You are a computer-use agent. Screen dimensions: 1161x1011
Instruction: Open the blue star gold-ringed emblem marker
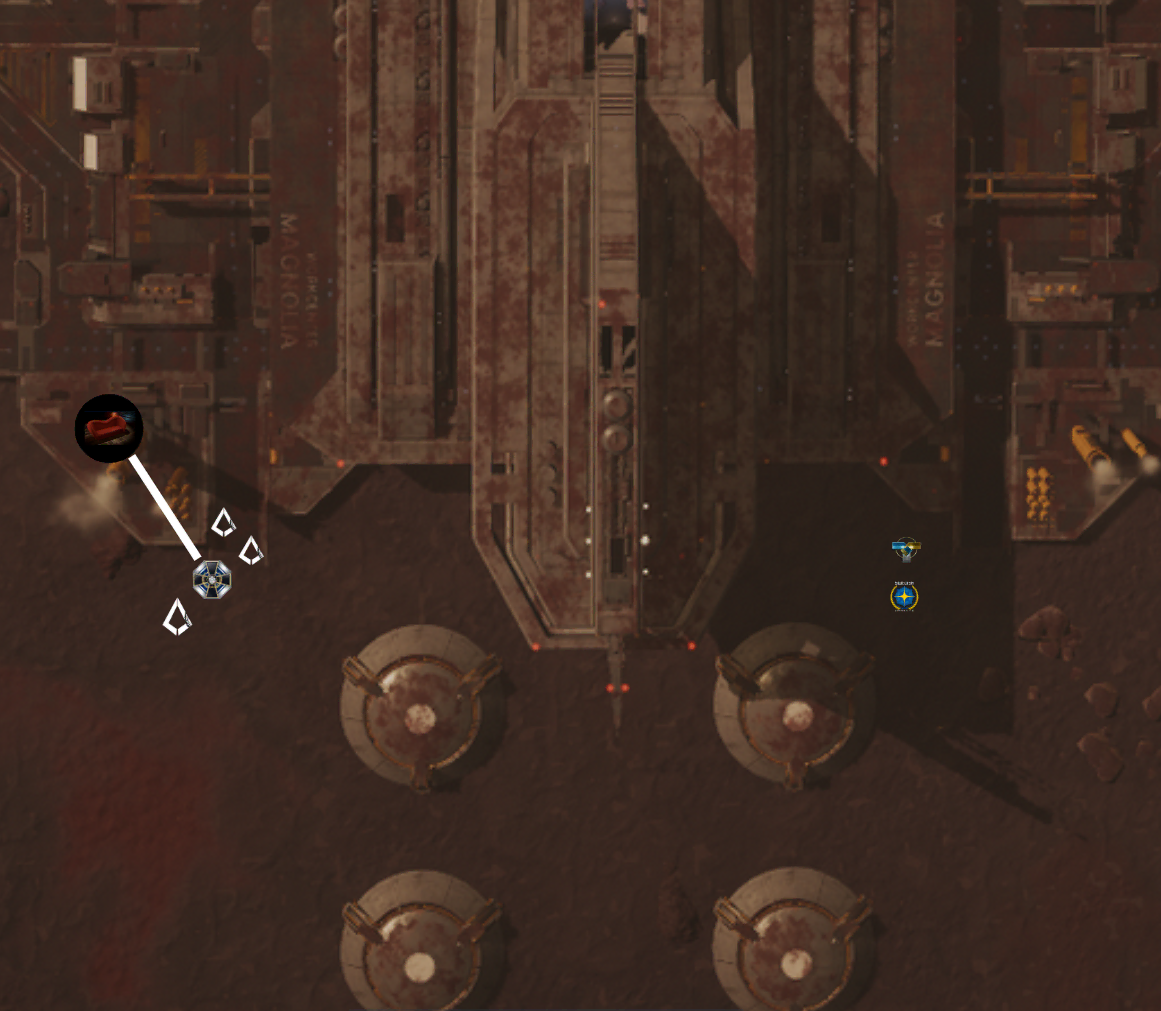click(x=904, y=597)
